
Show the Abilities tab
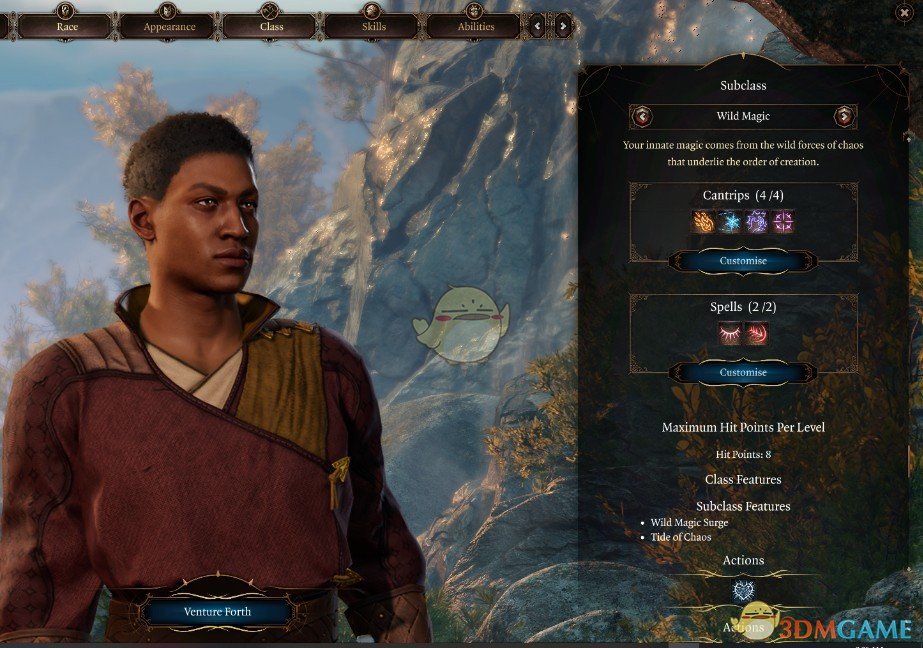(x=473, y=26)
